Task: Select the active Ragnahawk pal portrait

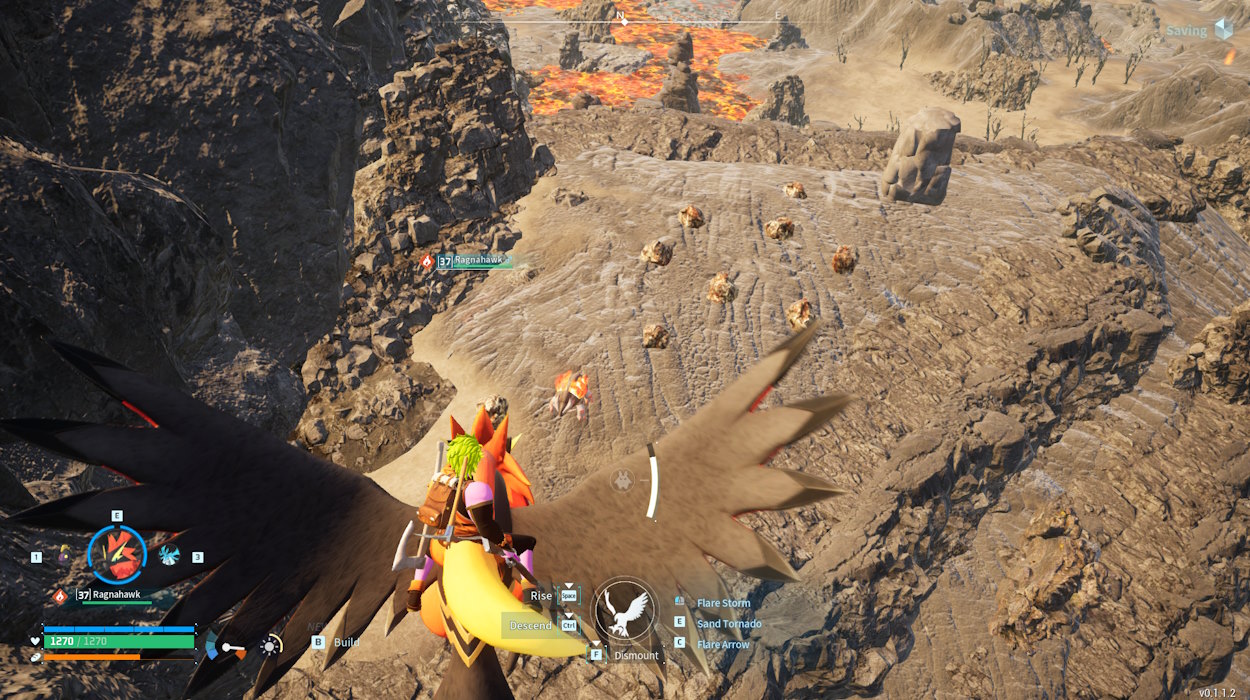Action: (x=117, y=555)
